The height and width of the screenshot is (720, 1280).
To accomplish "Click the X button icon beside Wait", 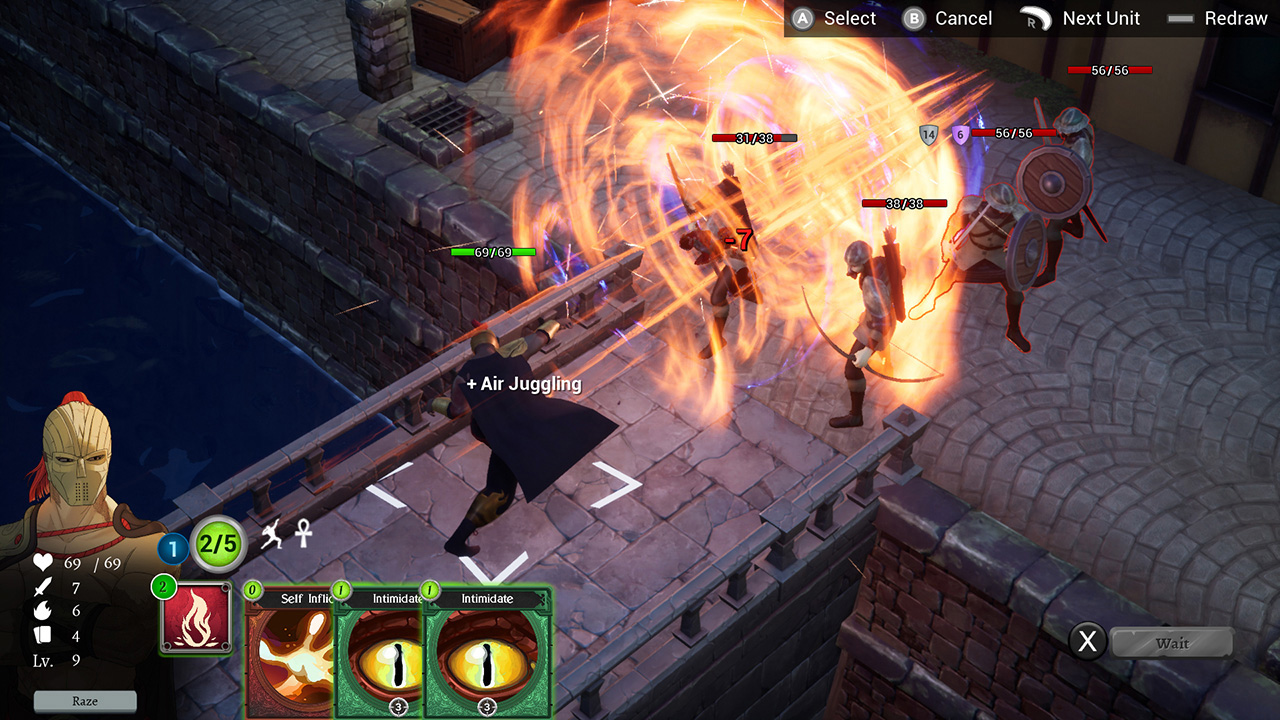I will (x=1089, y=643).
